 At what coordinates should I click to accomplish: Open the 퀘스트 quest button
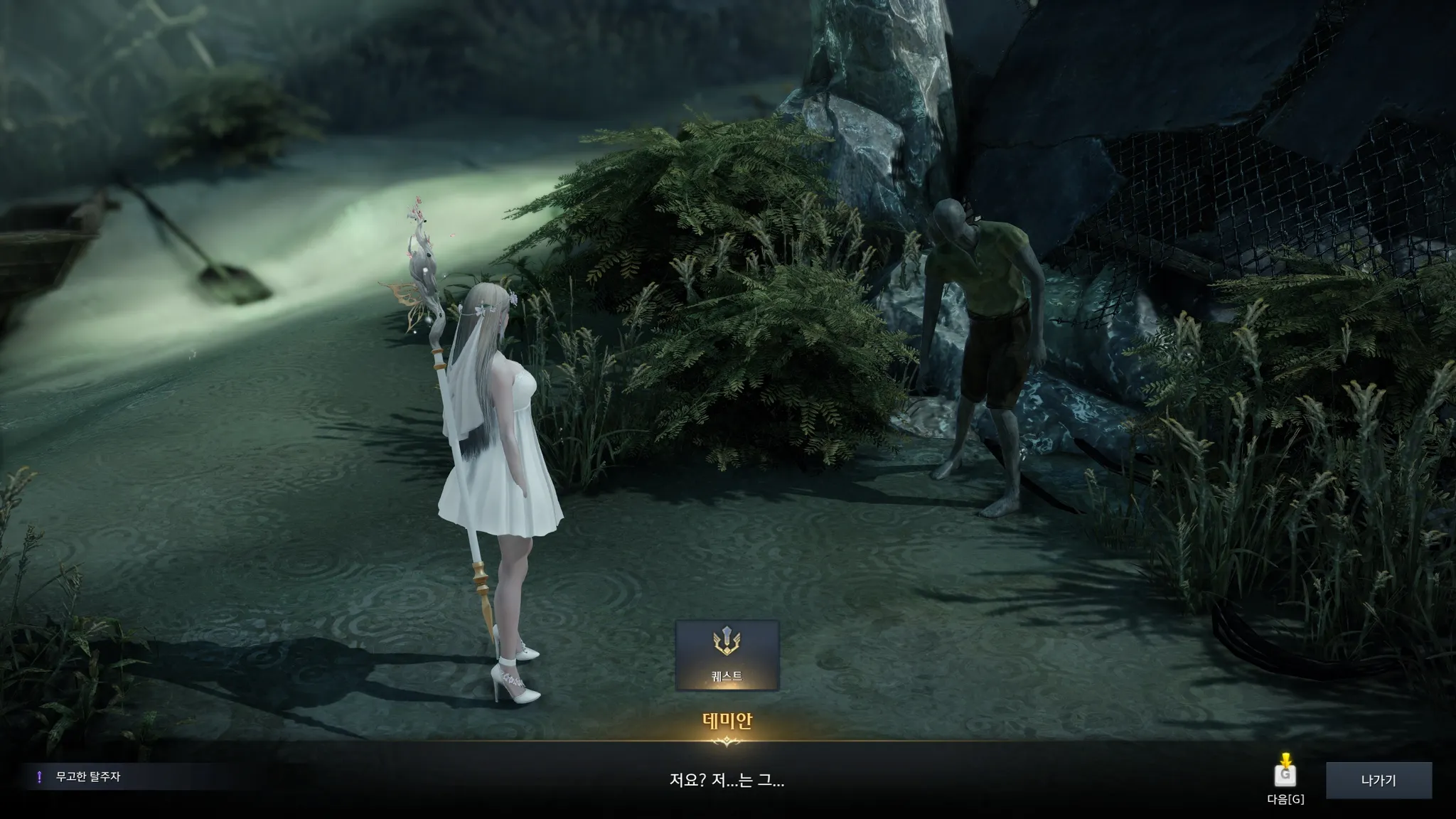pyautogui.click(x=727, y=655)
